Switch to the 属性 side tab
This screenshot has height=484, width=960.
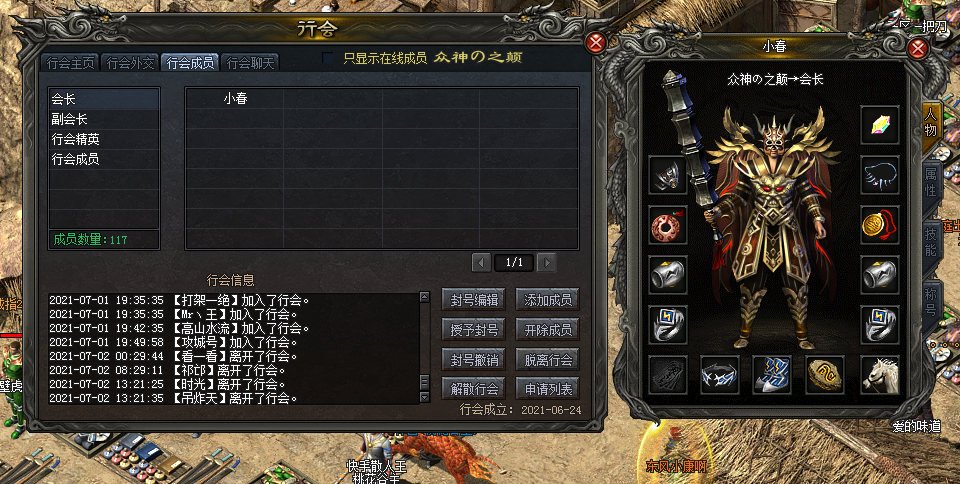tap(931, 181)
